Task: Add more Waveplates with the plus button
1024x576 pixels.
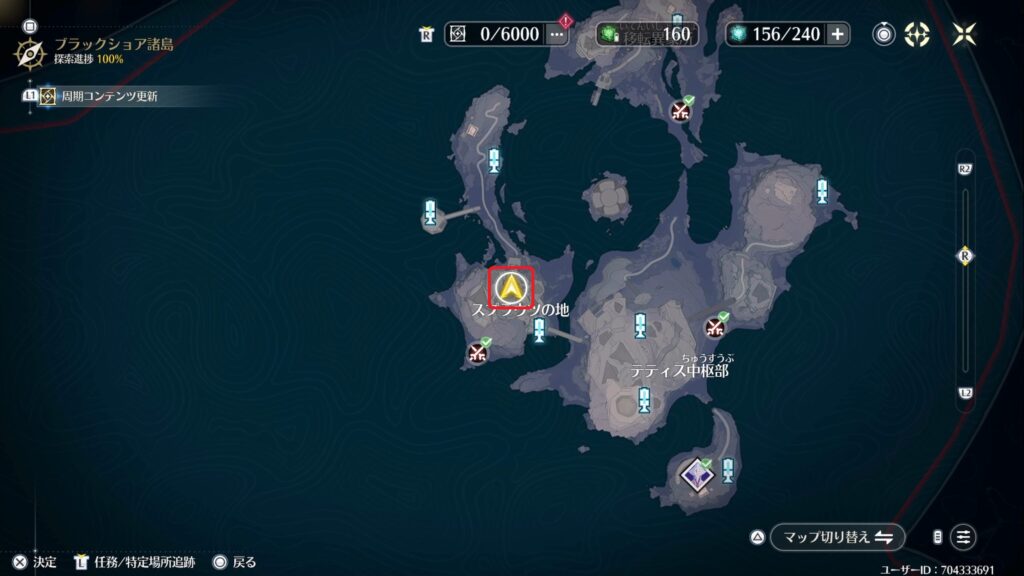Action: click(x=837, y=34)
